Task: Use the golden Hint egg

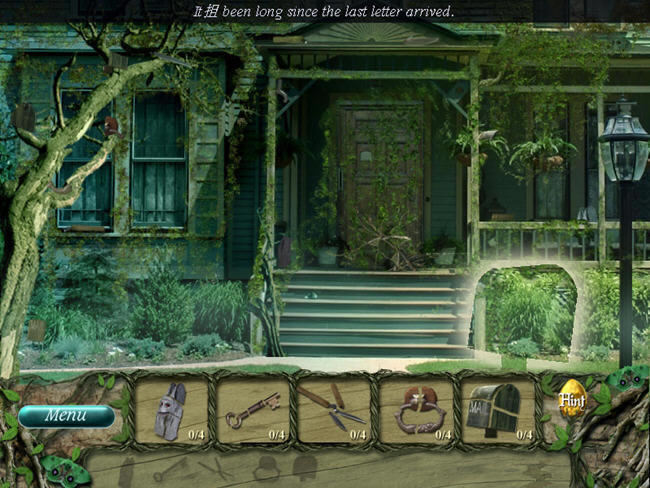Action: (571, 398)
